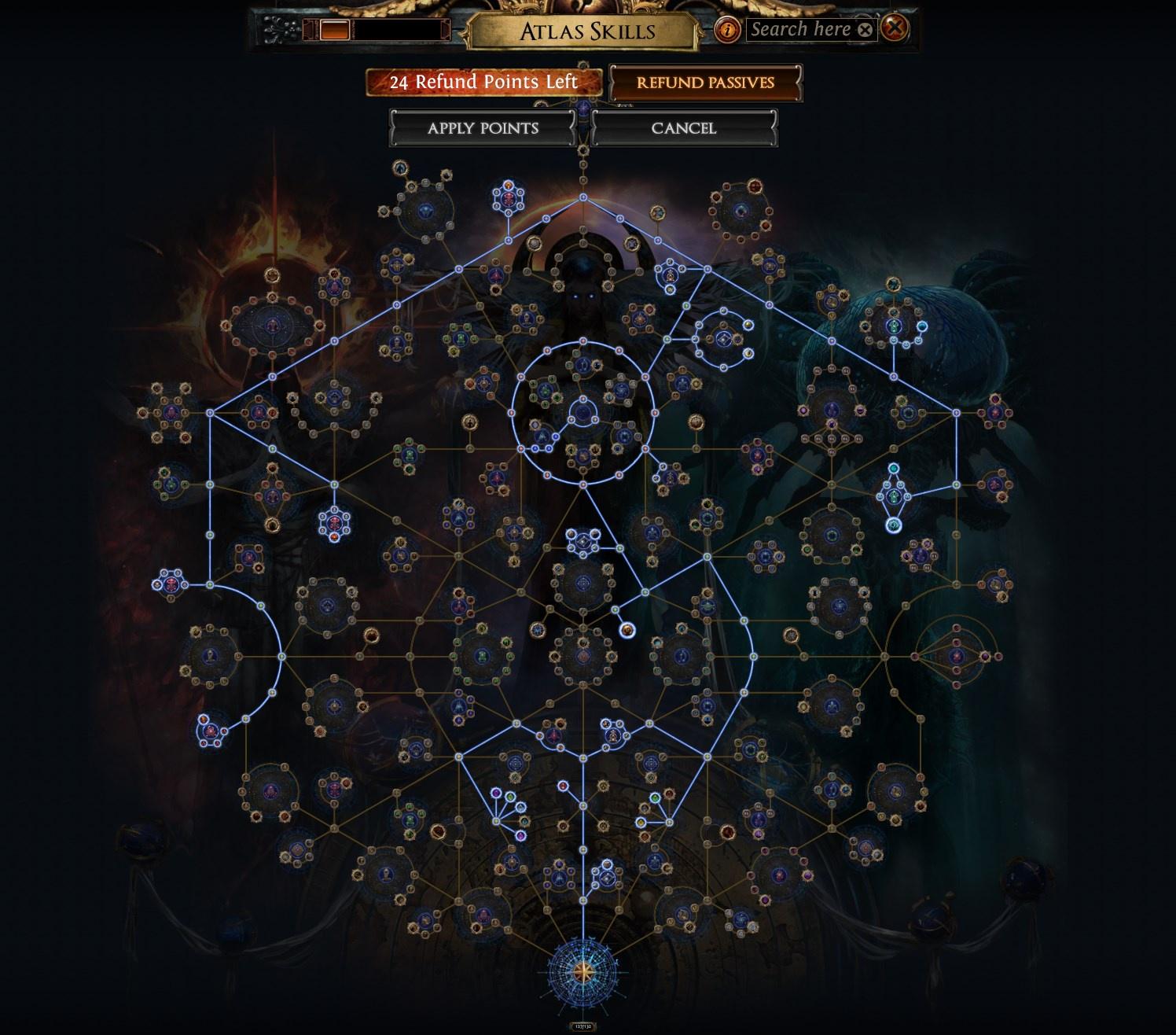1176x1035 pixels.
Task: Clear the search text using the small X icon
Action: [865, 29]
